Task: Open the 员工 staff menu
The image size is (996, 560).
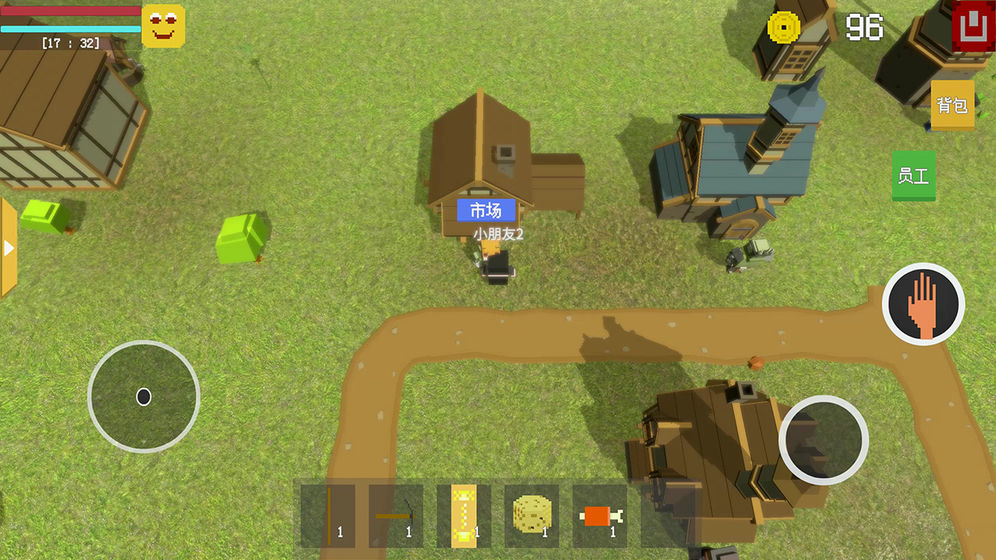Action: [x=913, y=176]
